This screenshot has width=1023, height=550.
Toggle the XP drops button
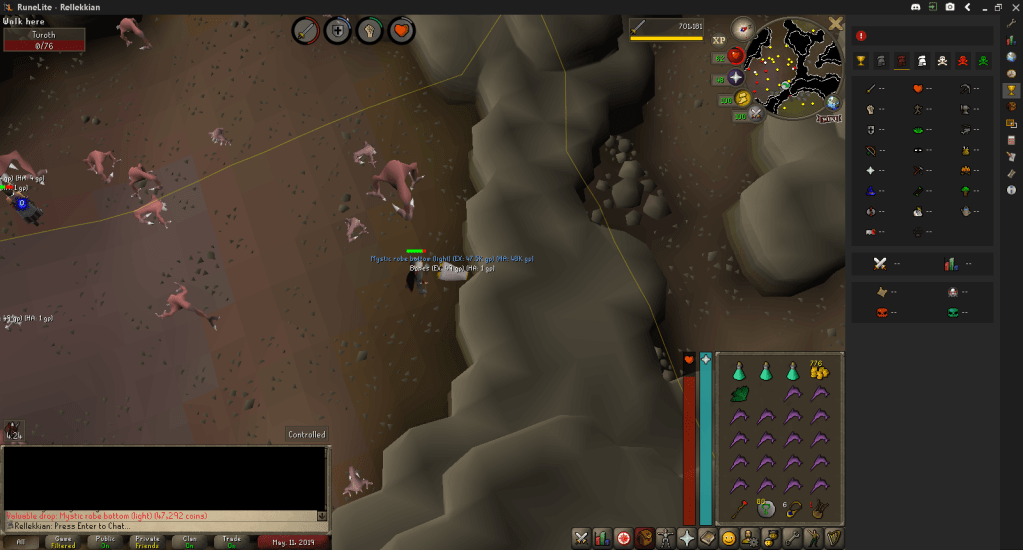coord(719,41)
